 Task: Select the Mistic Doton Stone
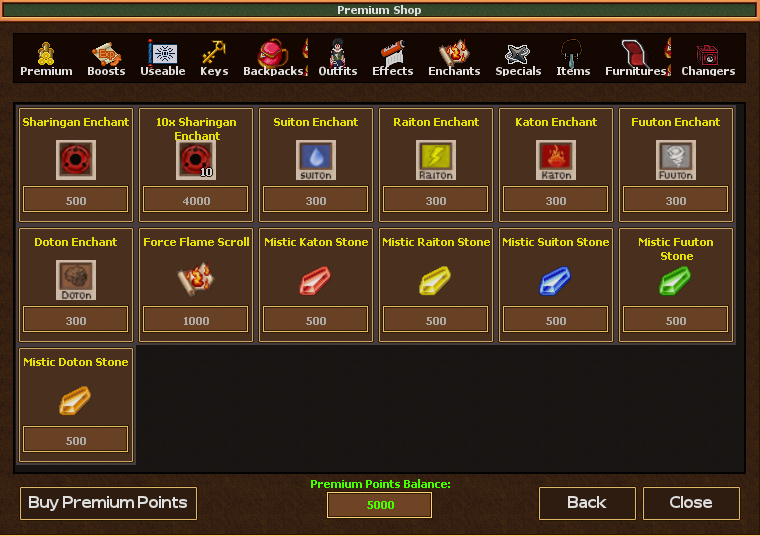pos(76,401)
